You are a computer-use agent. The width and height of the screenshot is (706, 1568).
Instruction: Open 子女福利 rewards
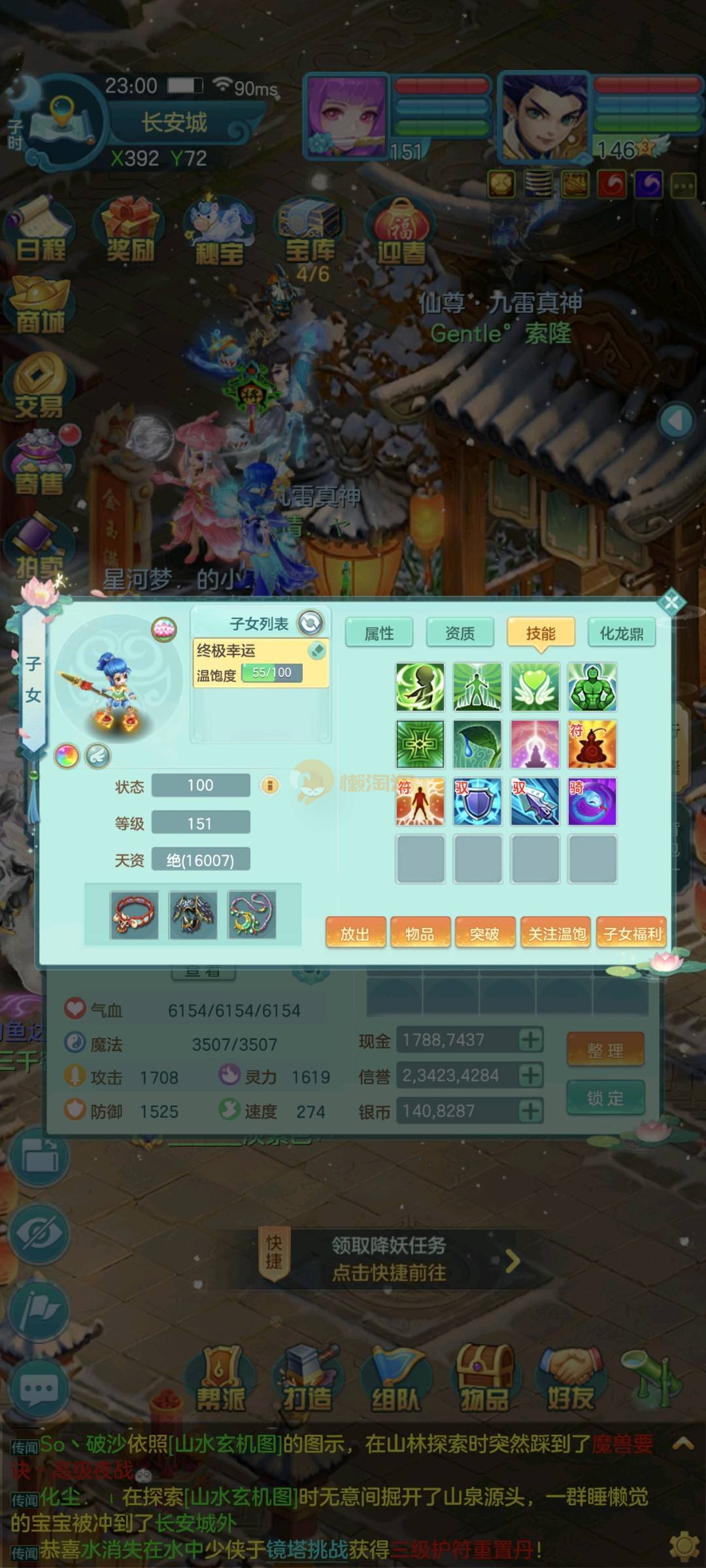pos(631,934)
